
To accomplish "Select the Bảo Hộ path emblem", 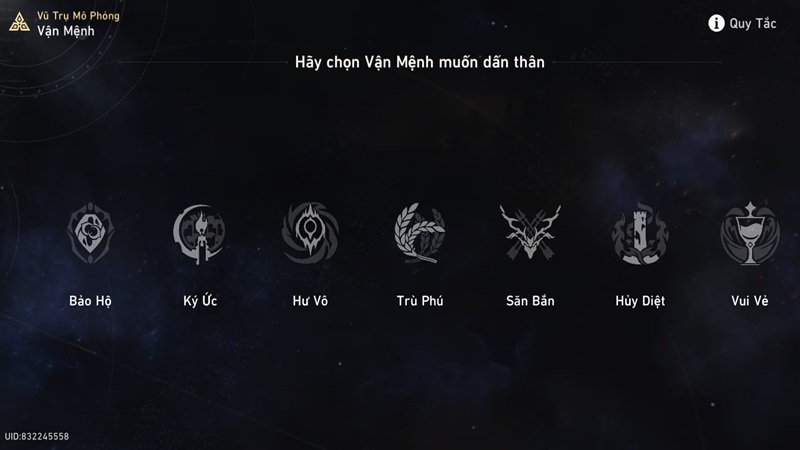I will click(90, 234).
